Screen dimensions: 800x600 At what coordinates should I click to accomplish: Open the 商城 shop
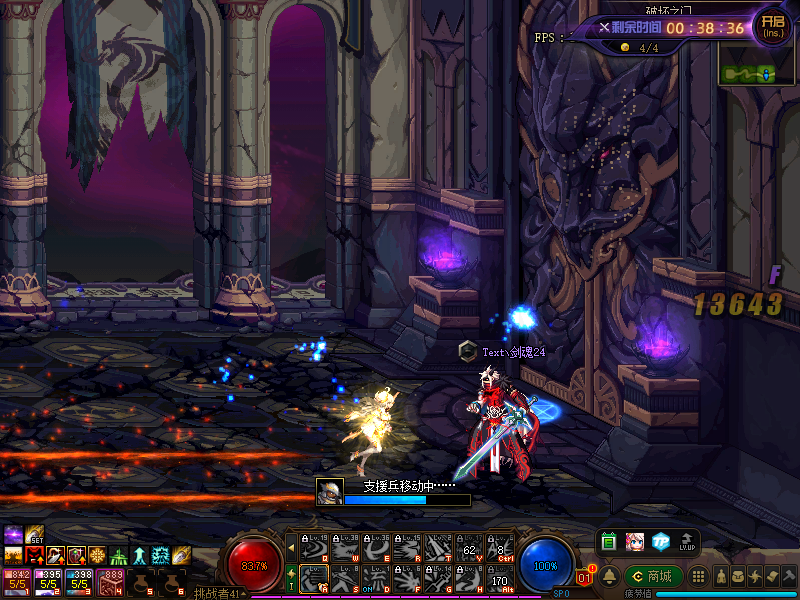coord(654,576)
